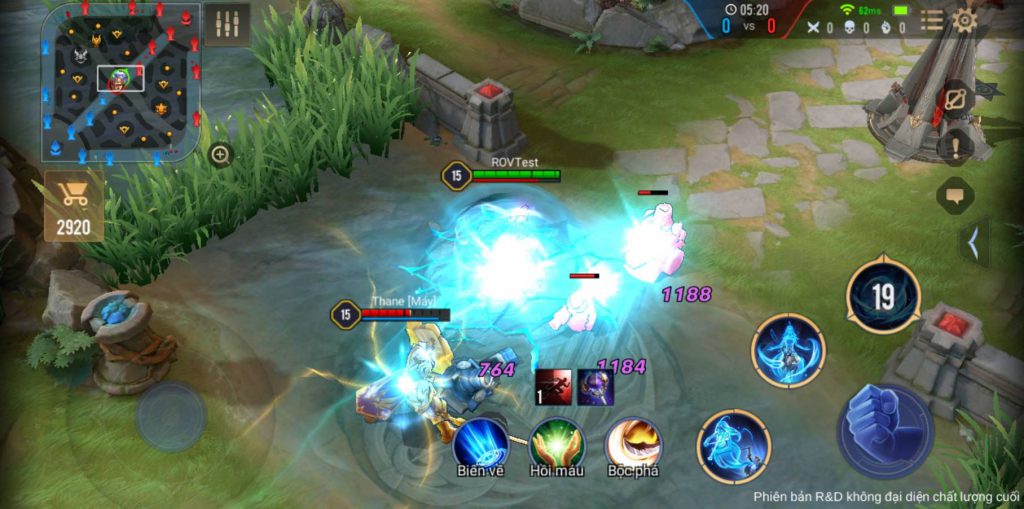1024x509 pixels.
Task: Send an exclamation alert signal
Action: pos(955,147)
